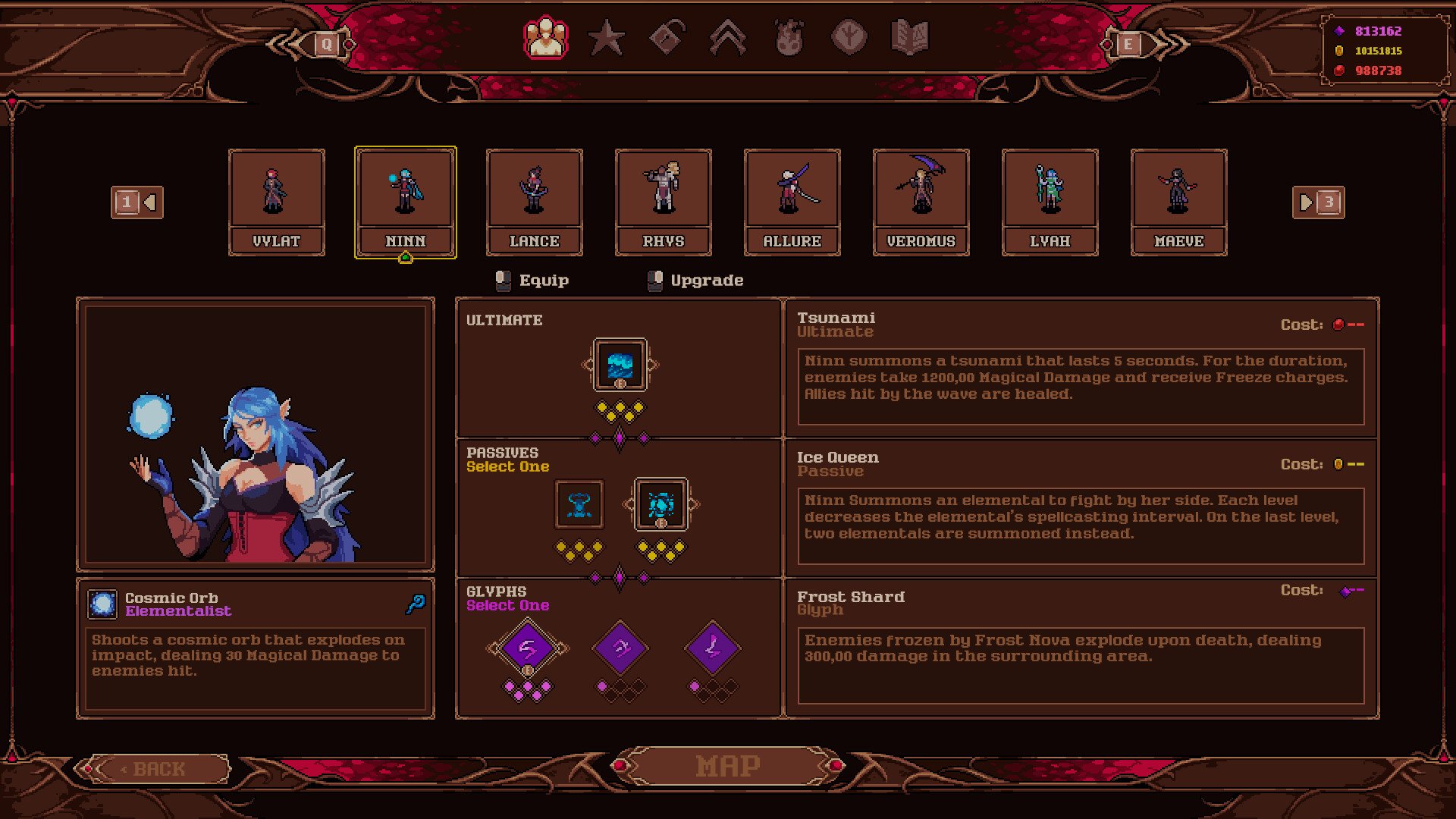Choose Veromus from the roster
This screenshot has height=819, width=1456.
click(x=921, y=202)
